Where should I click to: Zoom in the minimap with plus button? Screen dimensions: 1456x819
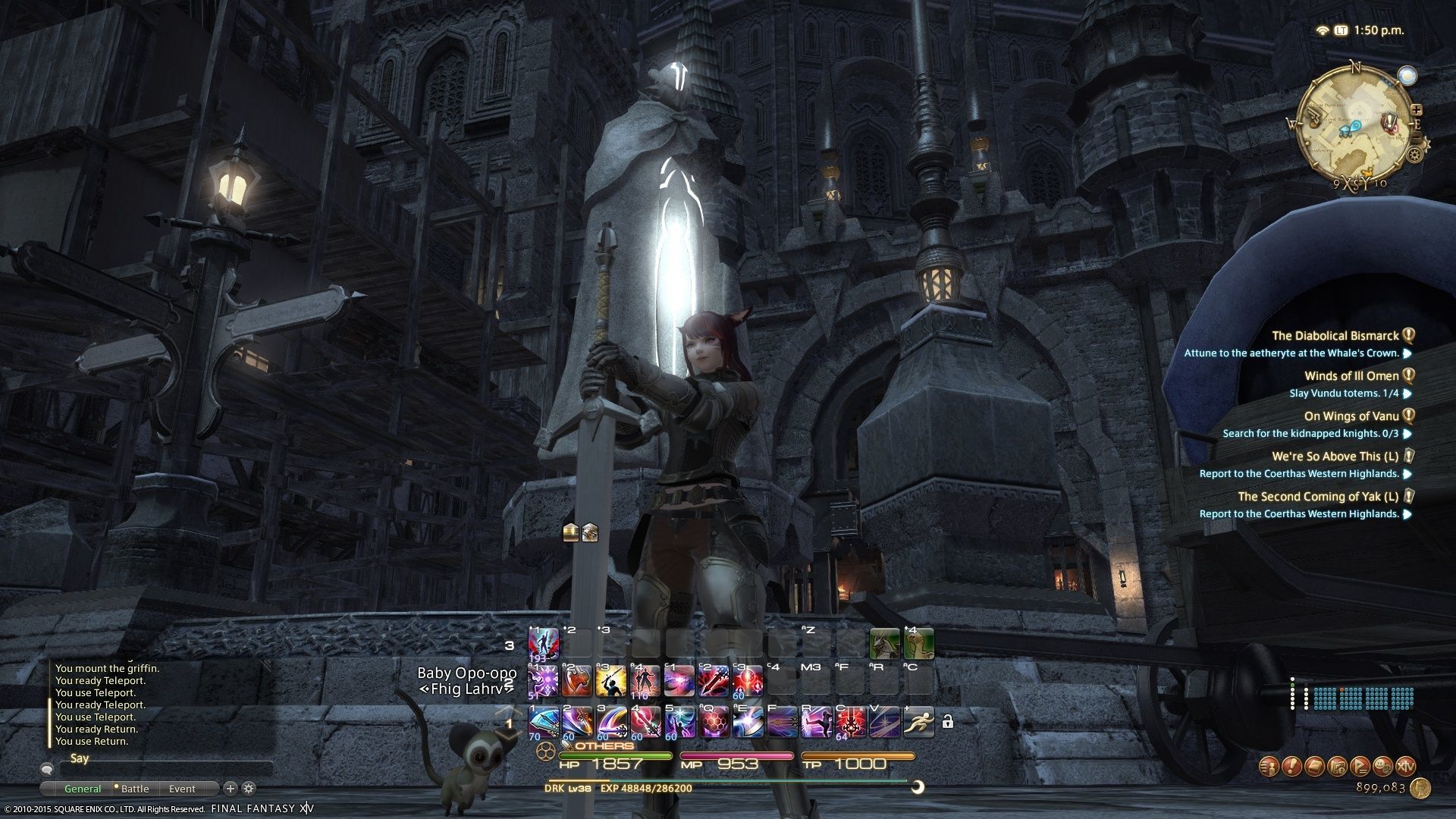pos(1416,111)
